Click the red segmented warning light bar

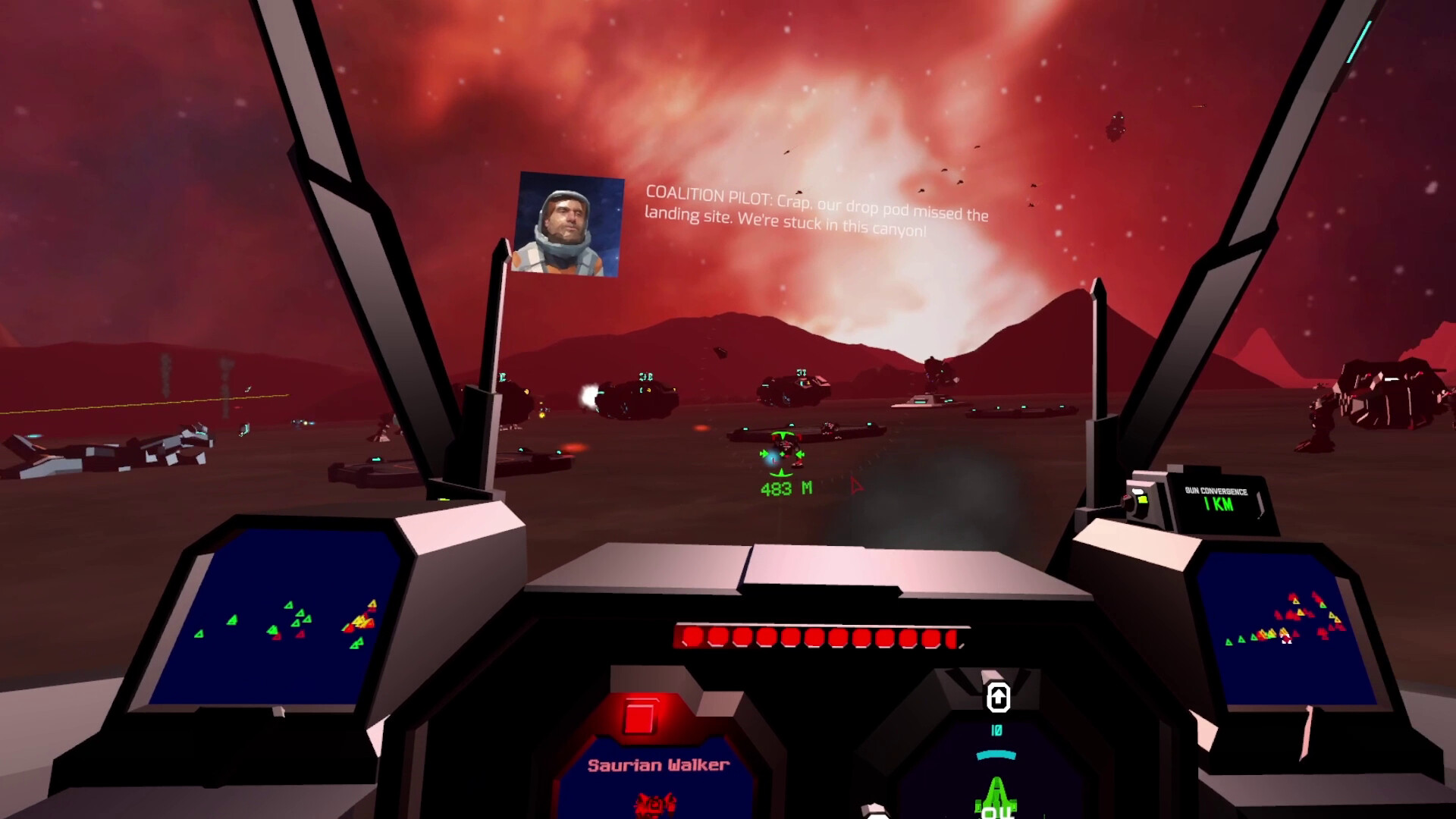tap(817, 637)
